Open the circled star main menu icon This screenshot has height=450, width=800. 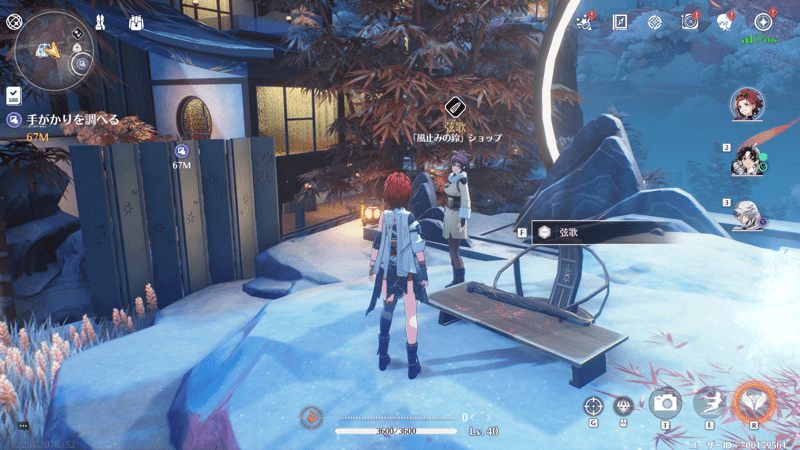tap(763, 21)
